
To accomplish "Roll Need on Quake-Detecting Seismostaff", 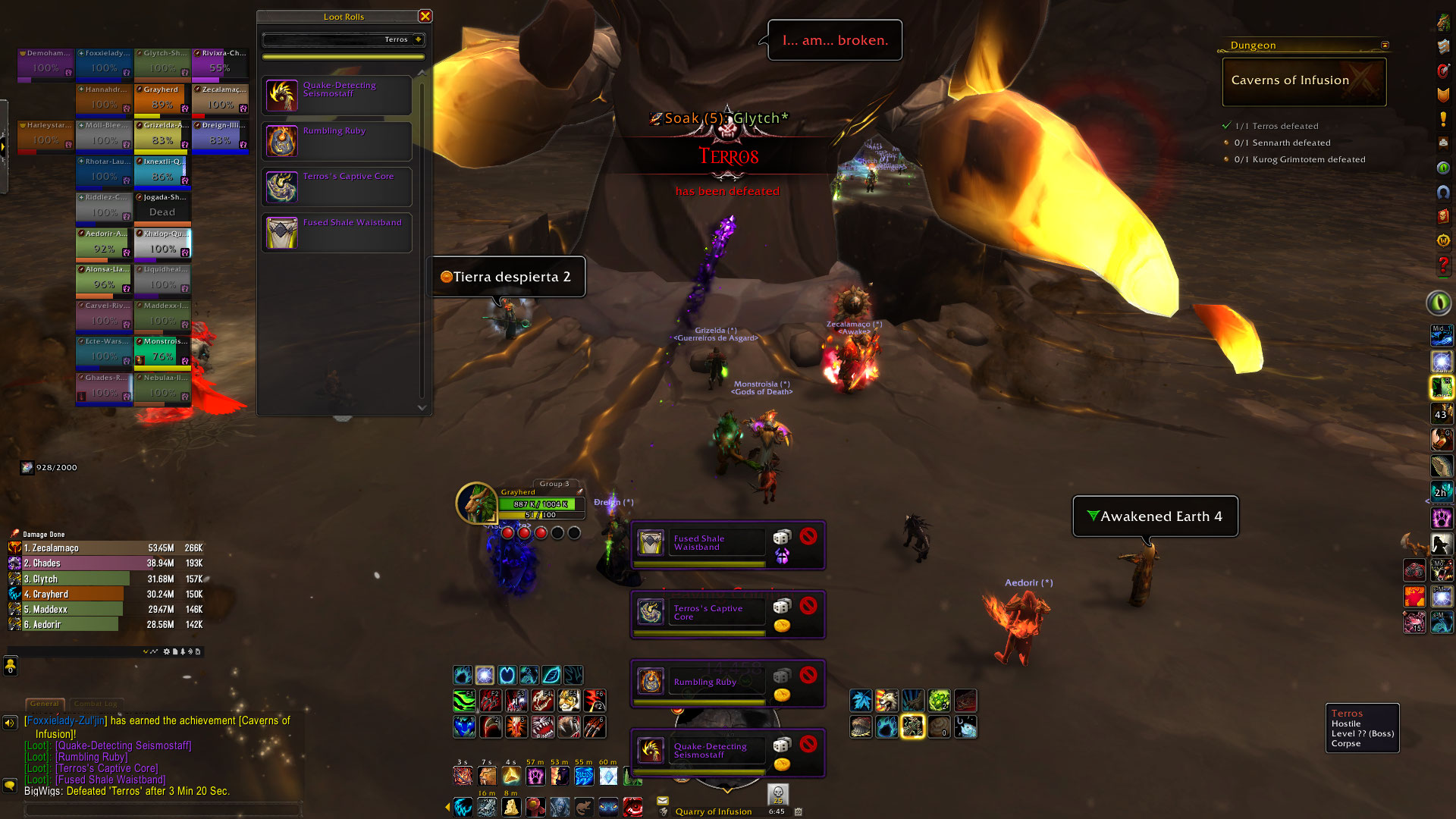I will tap(782, 745).
